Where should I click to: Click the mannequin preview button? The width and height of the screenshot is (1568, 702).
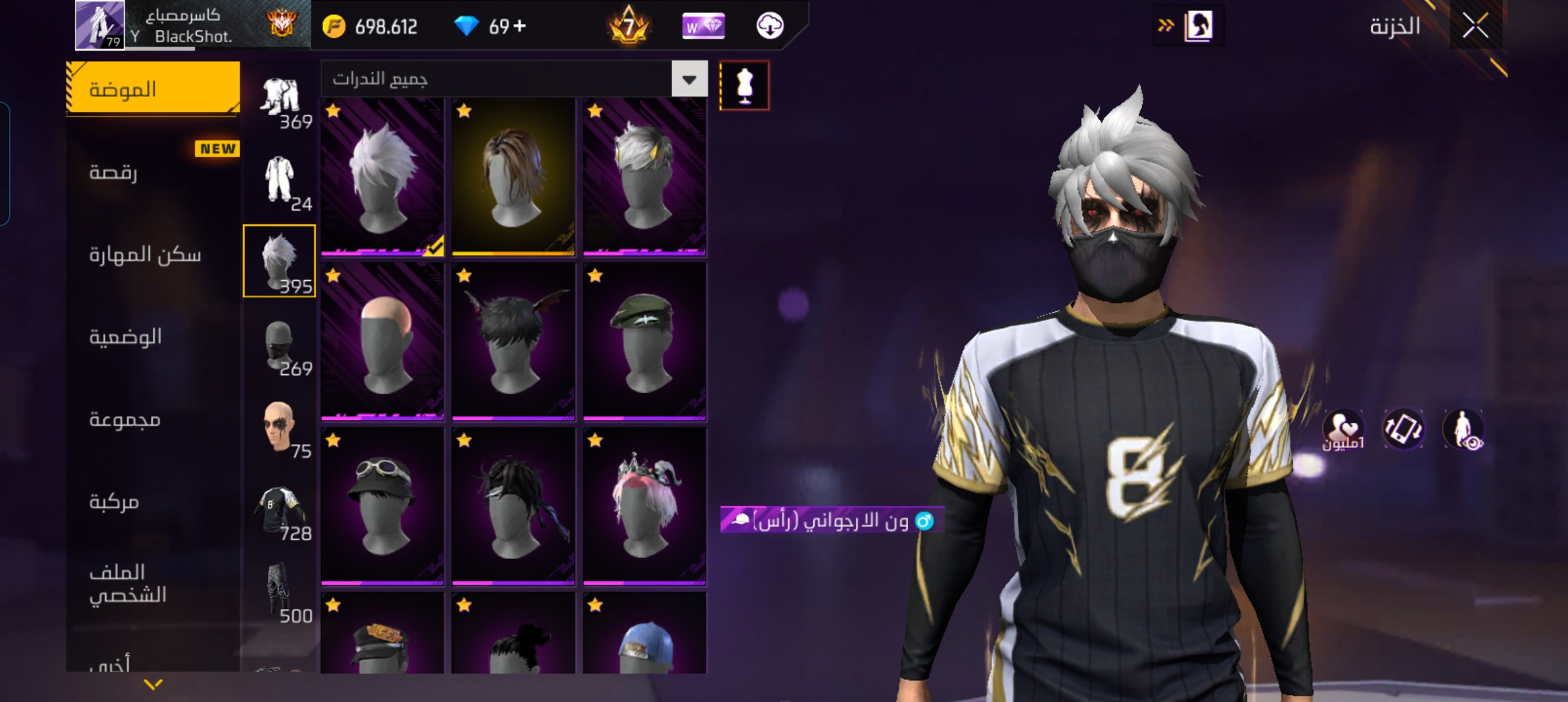tap(744, 86)
